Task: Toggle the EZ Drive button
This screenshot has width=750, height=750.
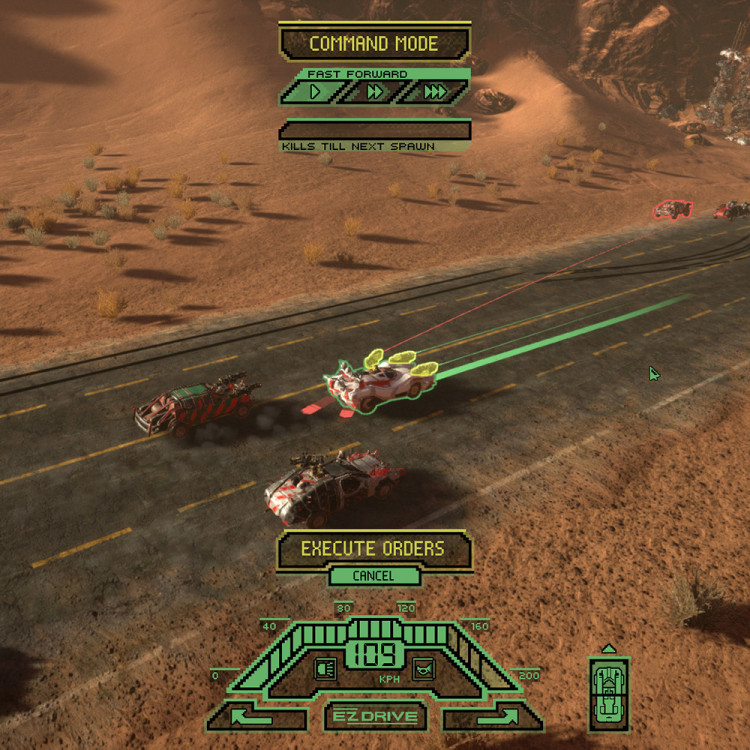Action: coord(375,716)
